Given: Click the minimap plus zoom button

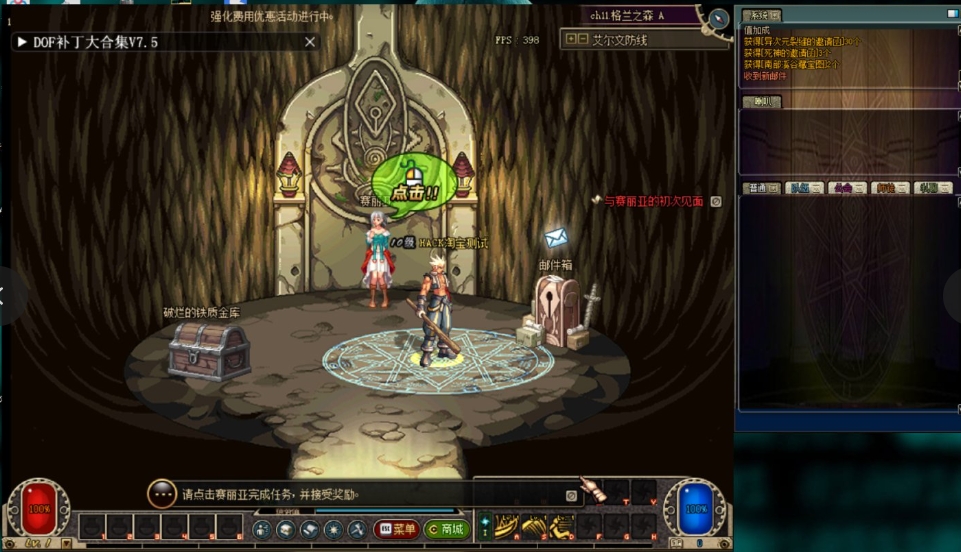Looking at the screenshot, I should pyautogui.click(x=571, y=40).
